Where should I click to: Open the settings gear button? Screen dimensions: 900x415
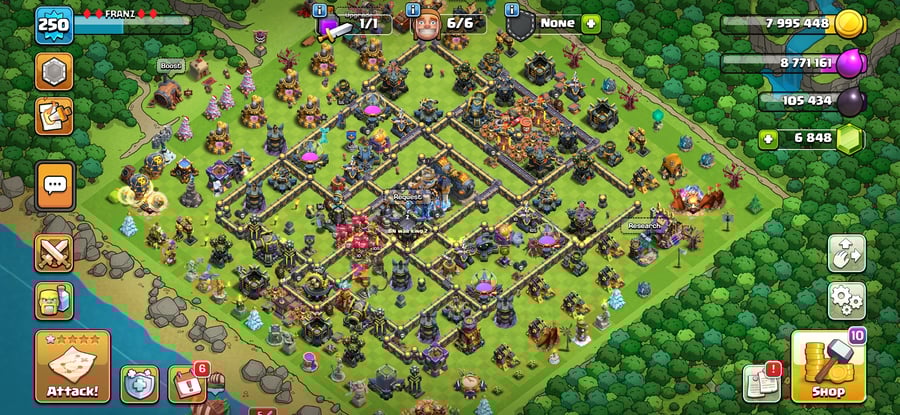coord(846,299)
